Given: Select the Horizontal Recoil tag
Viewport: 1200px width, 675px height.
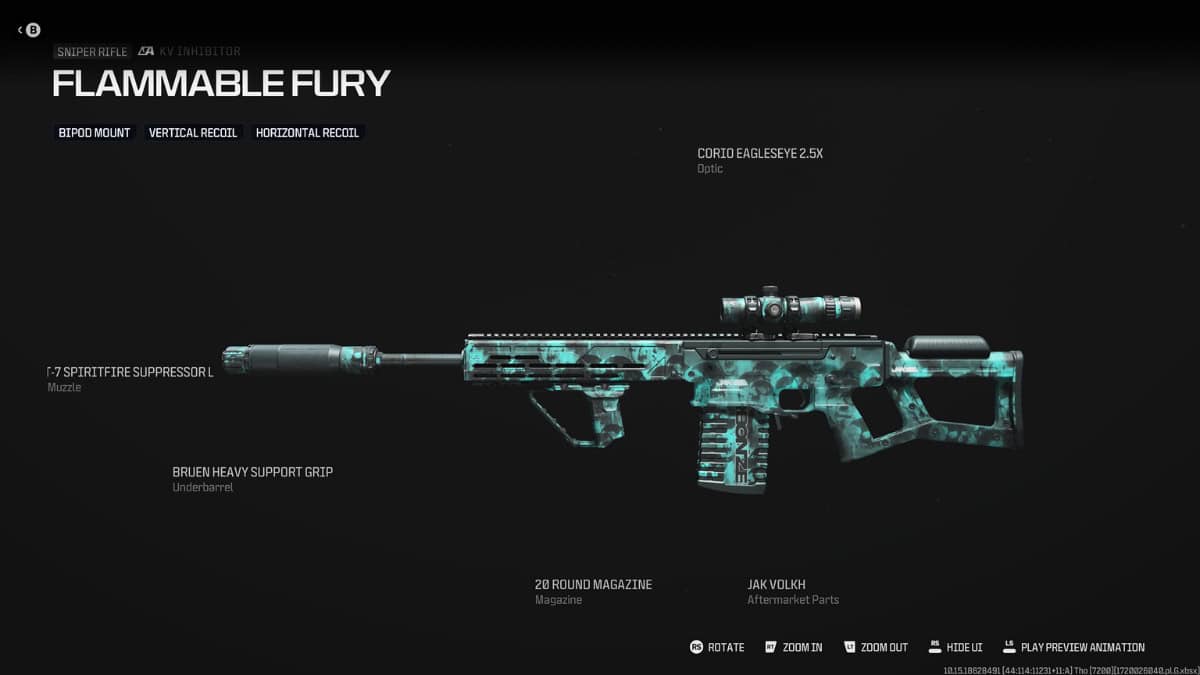Looking at the screenshot, I should click(307, 132).
